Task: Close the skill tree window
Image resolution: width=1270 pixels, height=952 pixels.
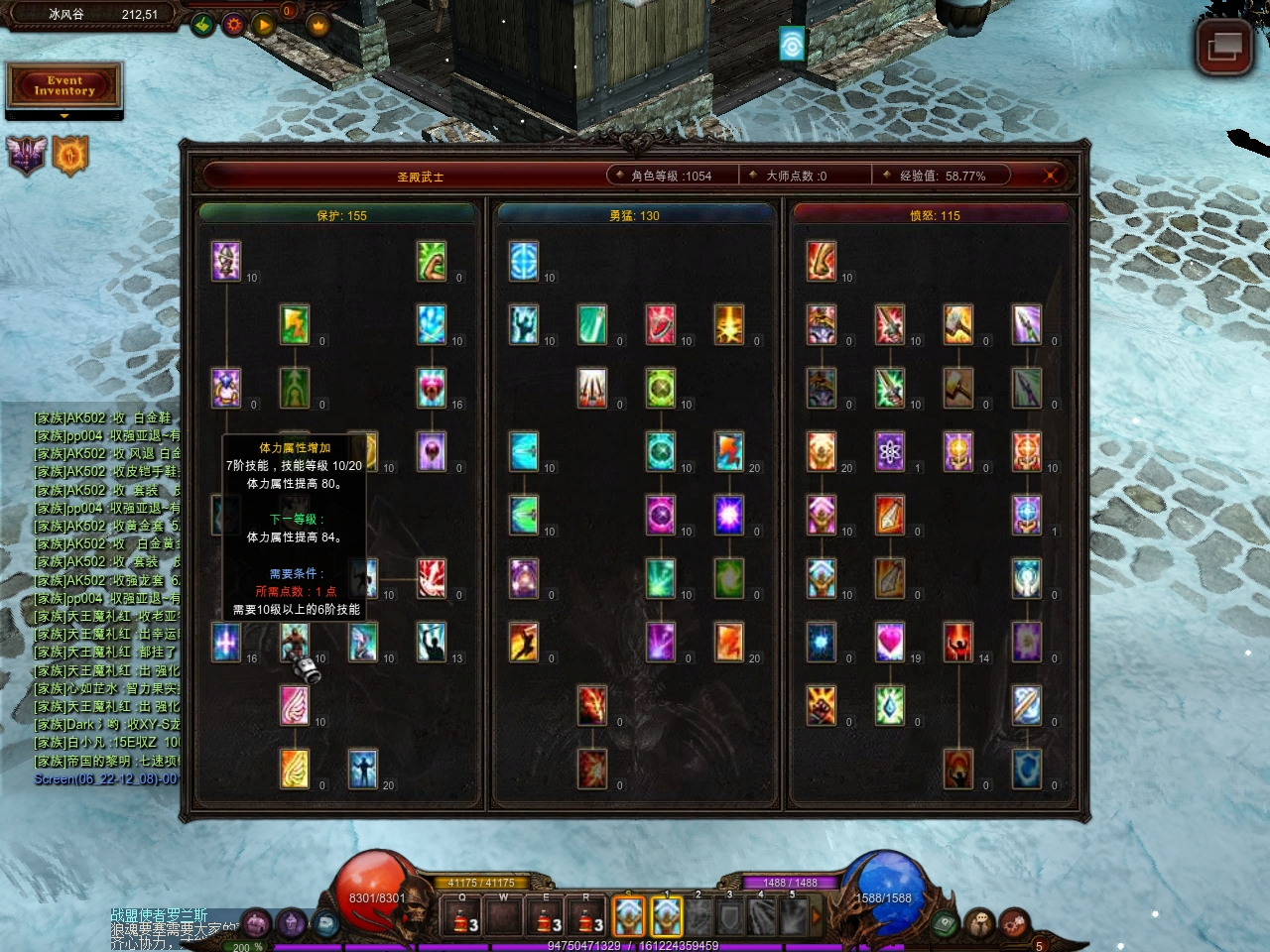Action: pos(1050,176)
